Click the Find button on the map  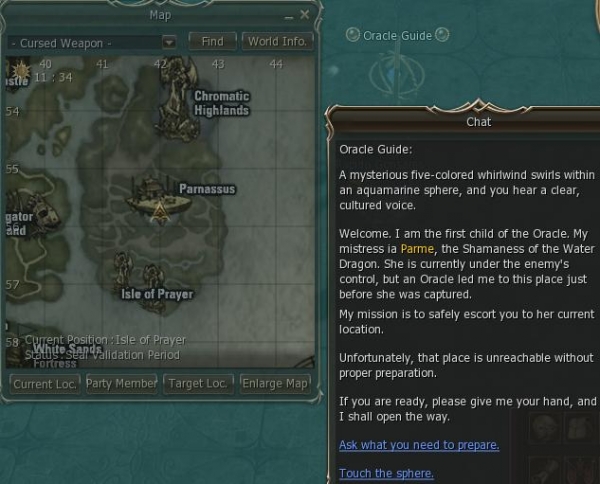(x=212, y=42)
